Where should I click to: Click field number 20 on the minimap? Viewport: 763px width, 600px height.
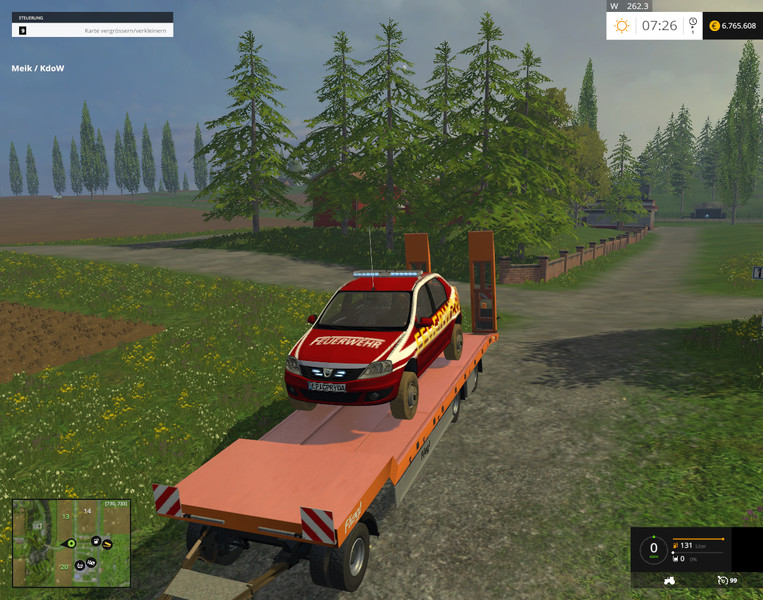(64, 567)
